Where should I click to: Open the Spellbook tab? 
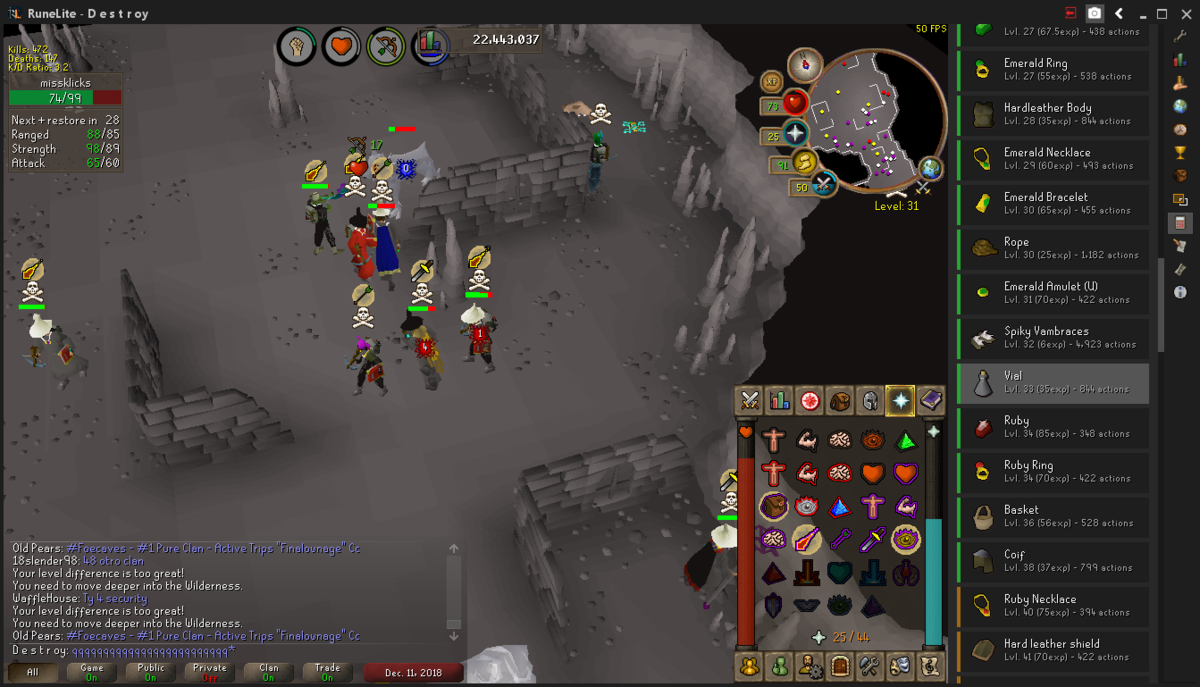click(931, 401)
